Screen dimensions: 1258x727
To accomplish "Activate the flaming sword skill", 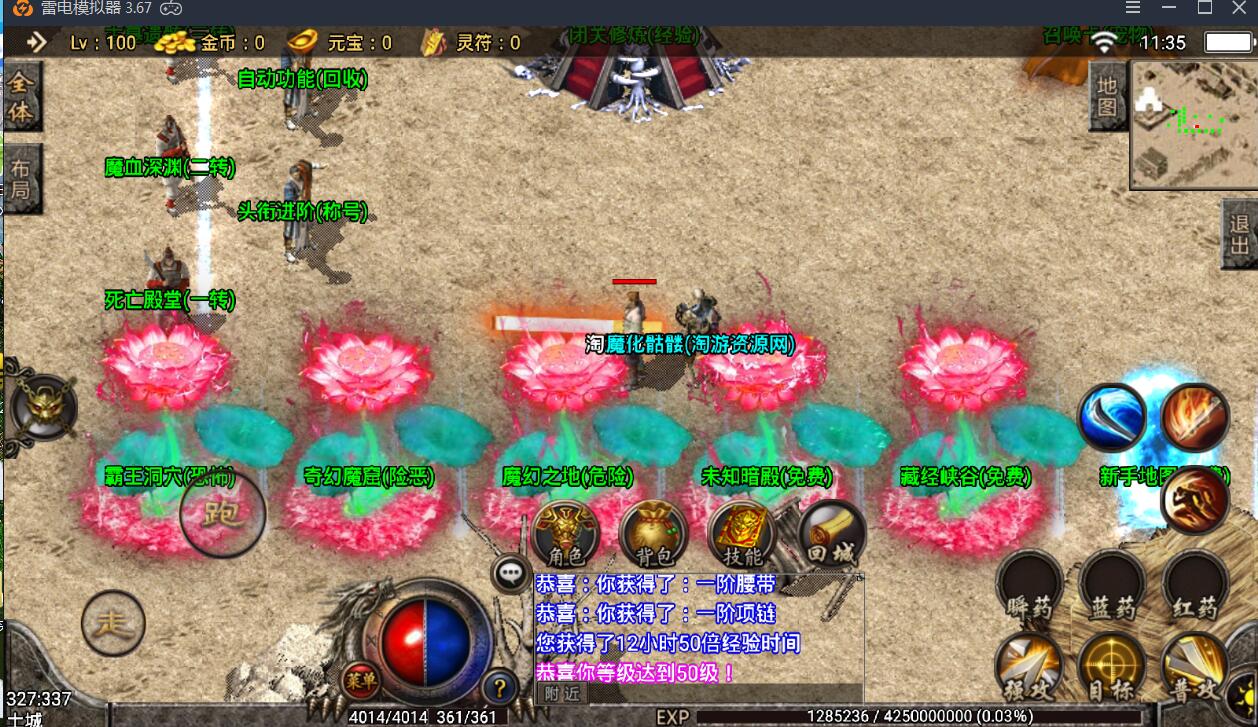I will (x=1195, y=417).
